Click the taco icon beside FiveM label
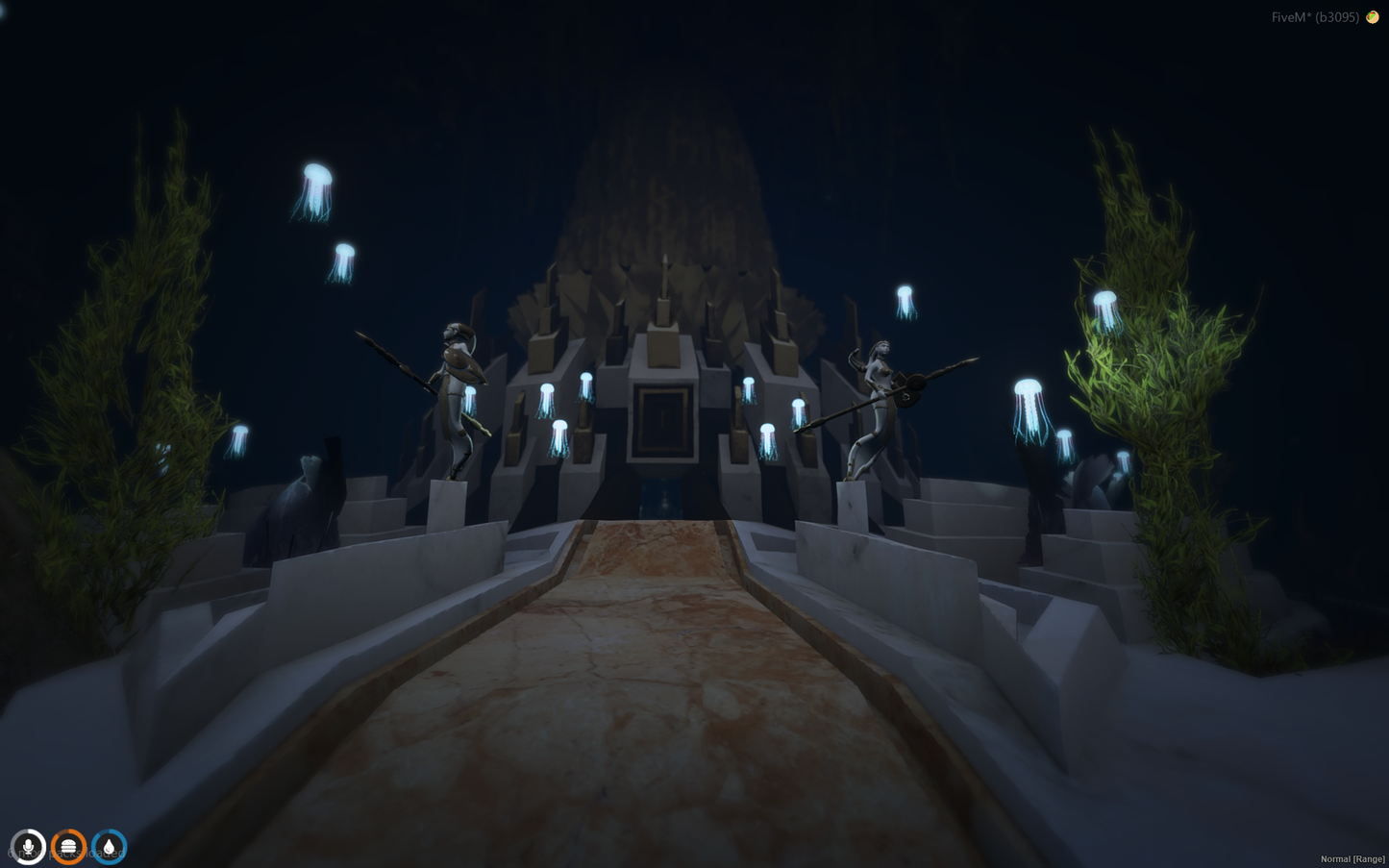 (x=1373, y=17)
